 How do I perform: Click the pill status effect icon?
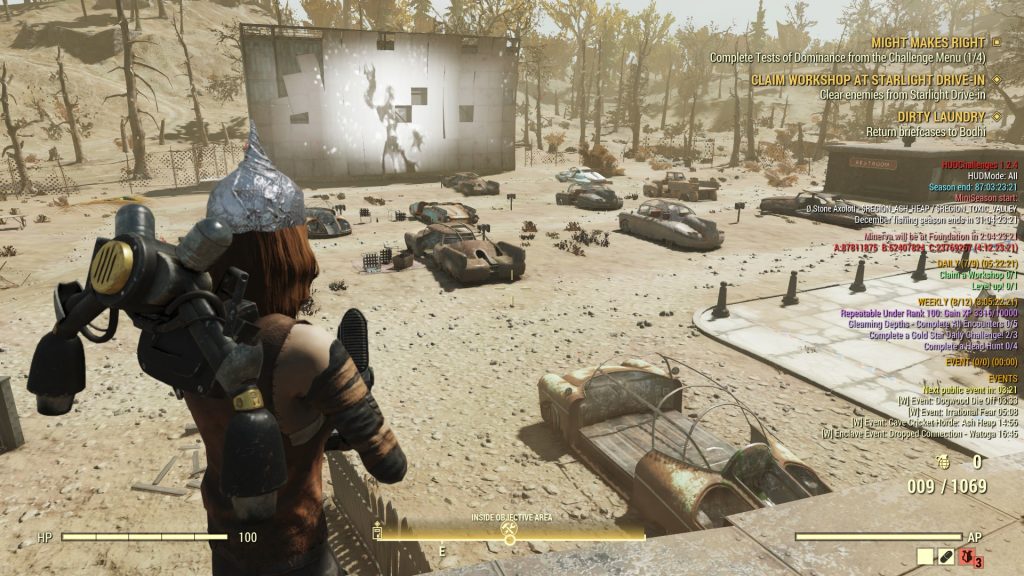coord(946,556)
